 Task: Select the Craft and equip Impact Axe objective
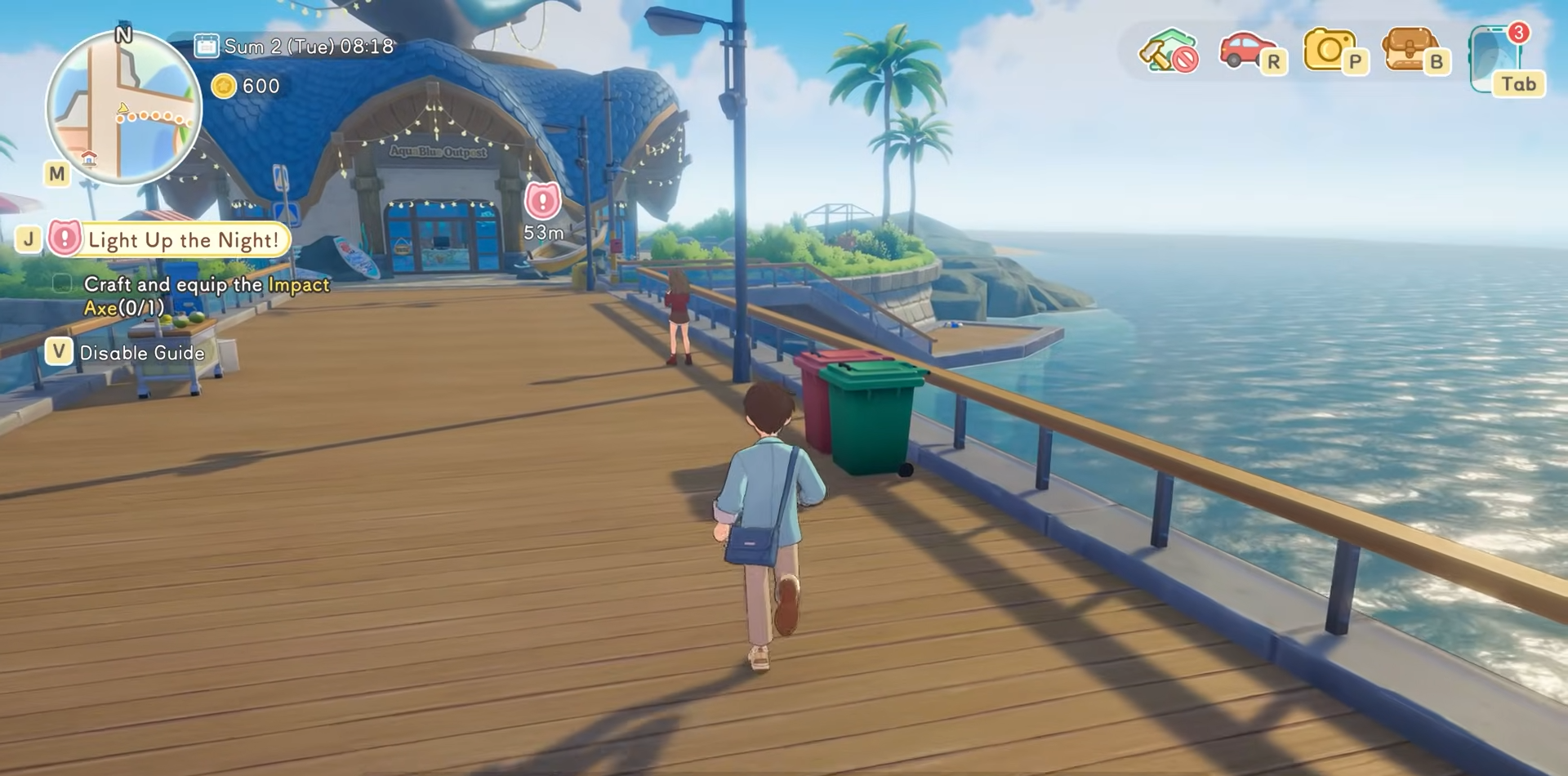click(x=206, y=296)
